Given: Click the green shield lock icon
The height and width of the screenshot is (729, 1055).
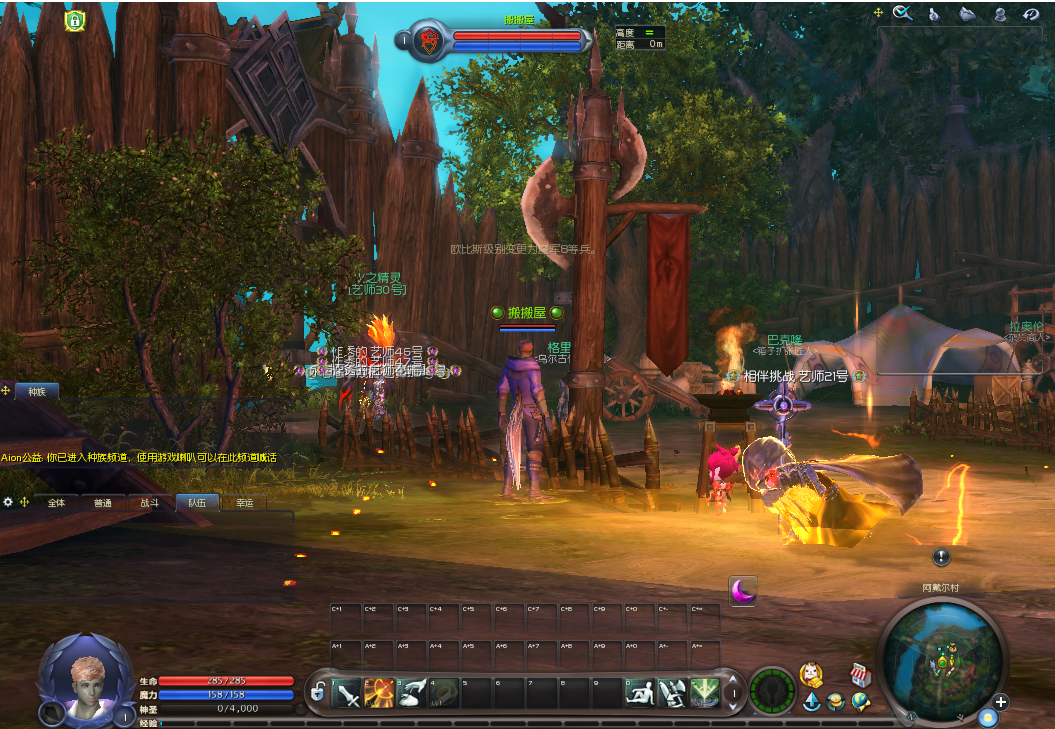Looking at the screenshot, I should pyautogui.click(x=74, y=20).
